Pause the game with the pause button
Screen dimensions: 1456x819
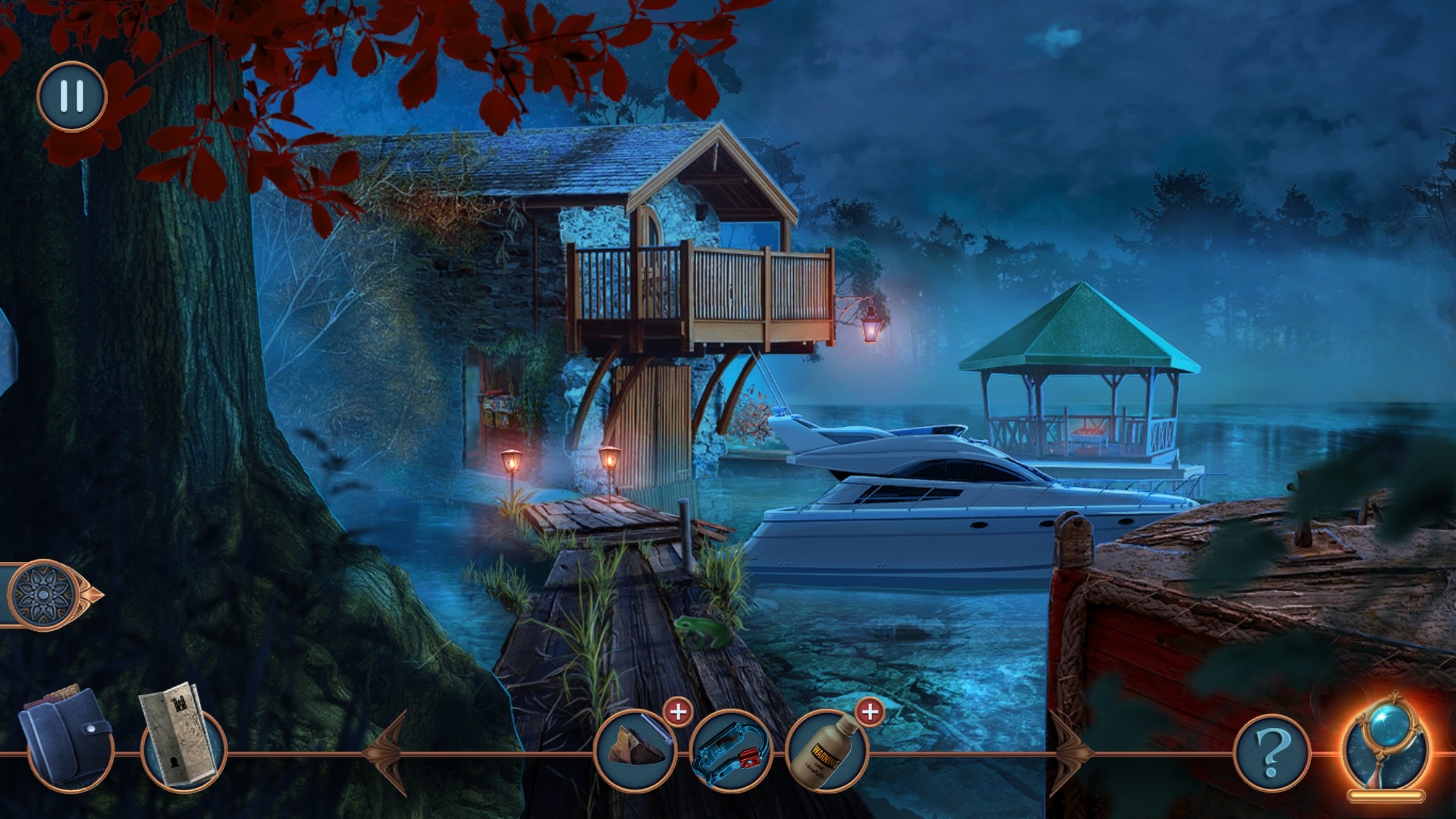point(72,96)
